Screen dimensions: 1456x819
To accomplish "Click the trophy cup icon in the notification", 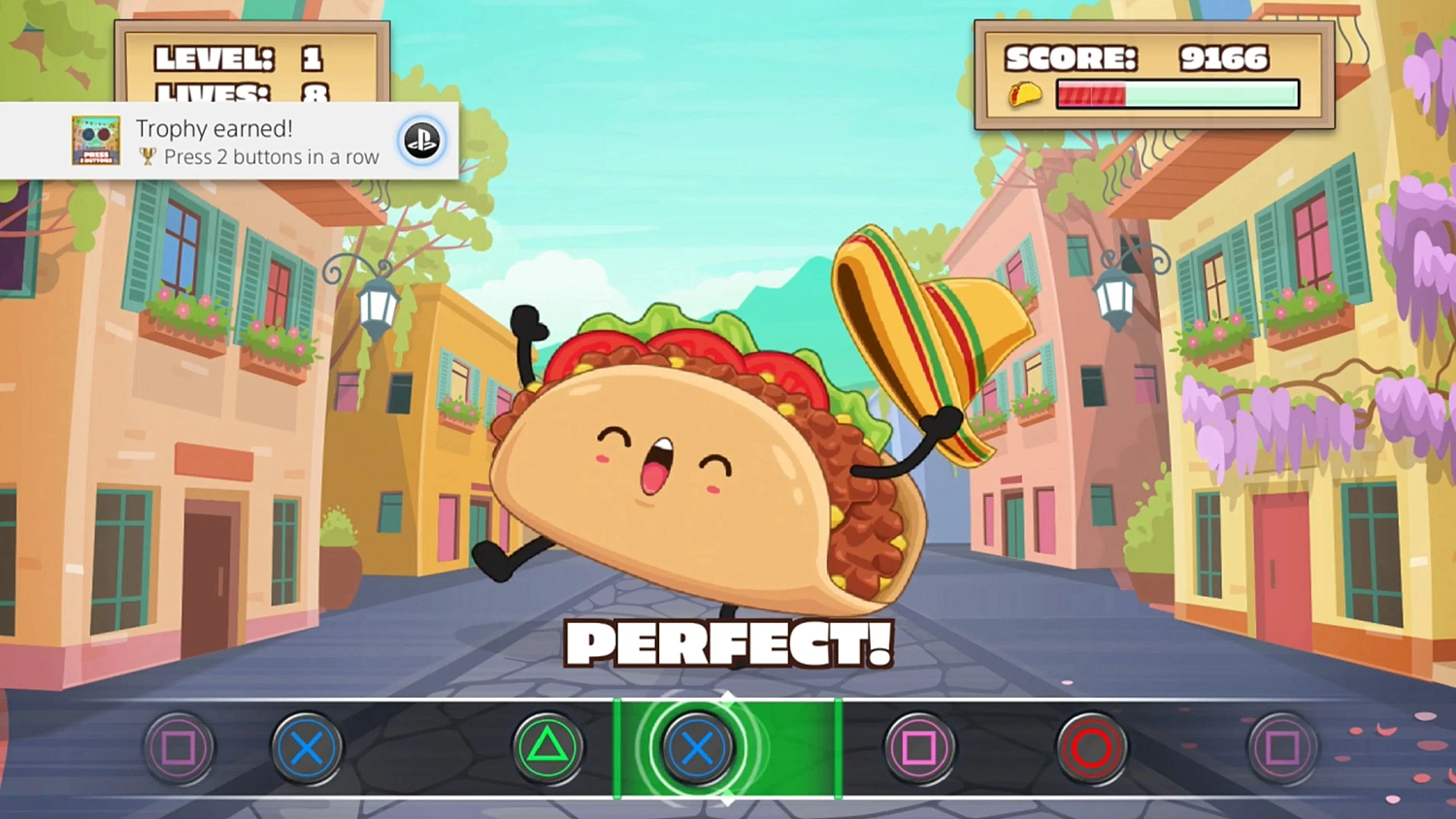I will click(146, 157).
